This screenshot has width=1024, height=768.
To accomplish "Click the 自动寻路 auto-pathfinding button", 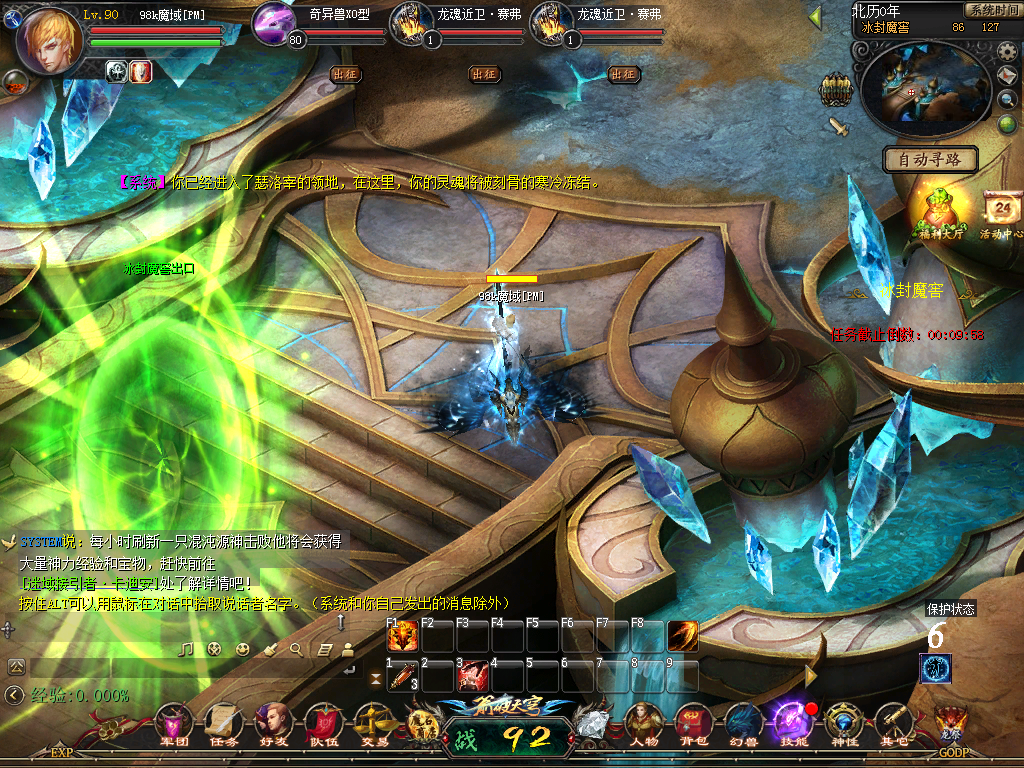I will [x=929, y=159].
